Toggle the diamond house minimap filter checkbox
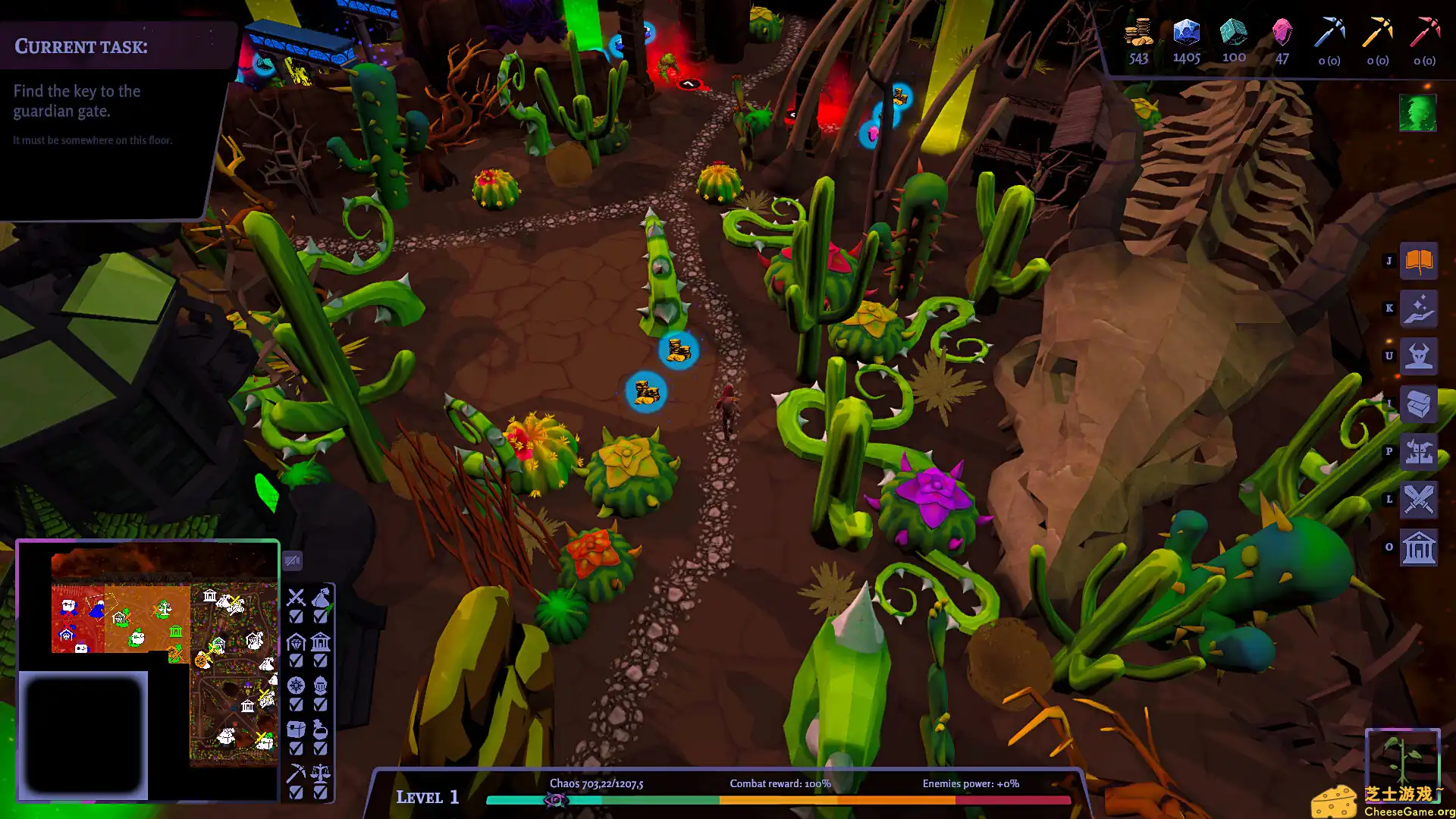This screenshot has width=1456, height=819. (296, 661)
